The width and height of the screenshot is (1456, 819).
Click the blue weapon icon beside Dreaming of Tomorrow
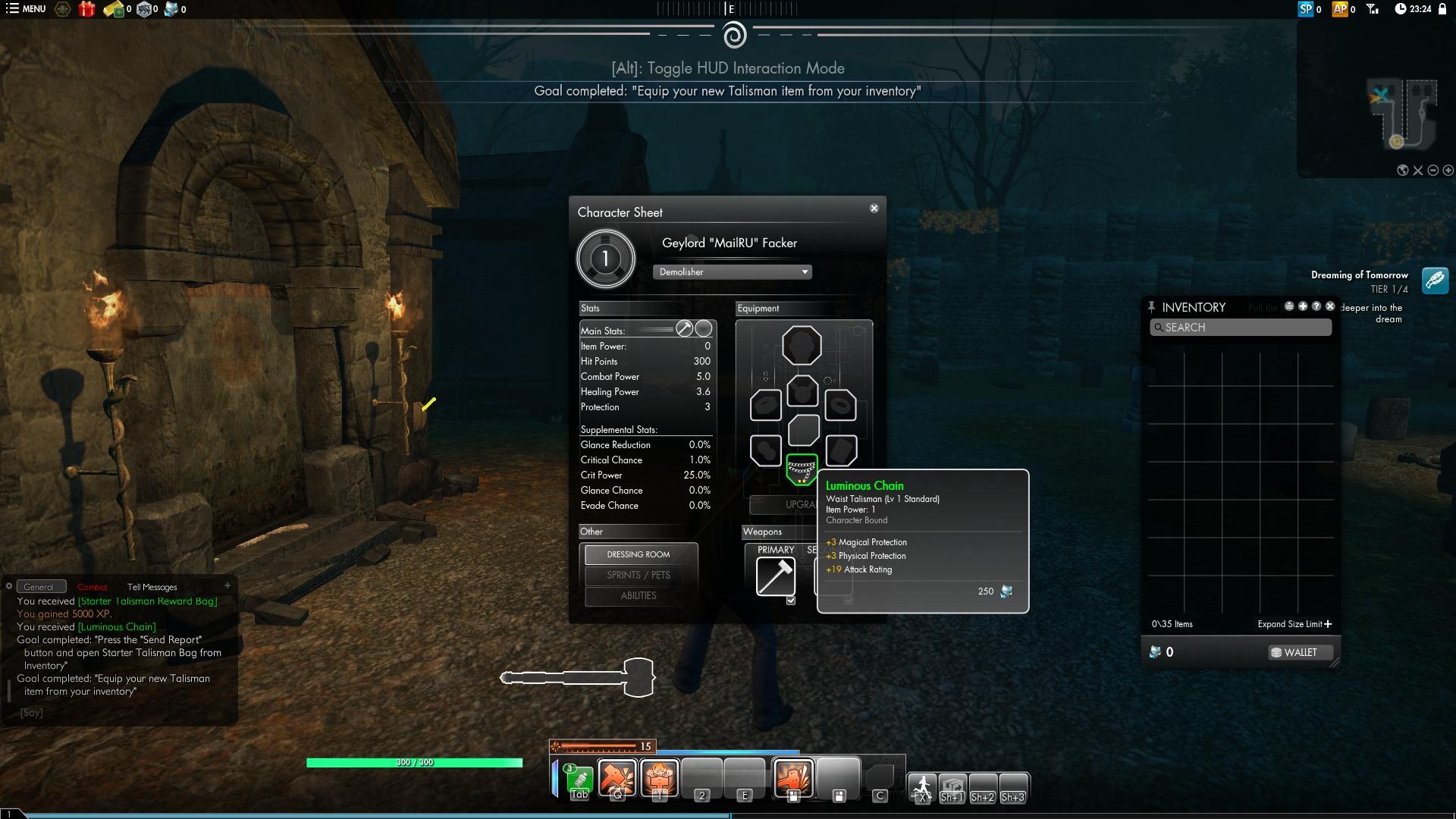[x=1433, y=281]
